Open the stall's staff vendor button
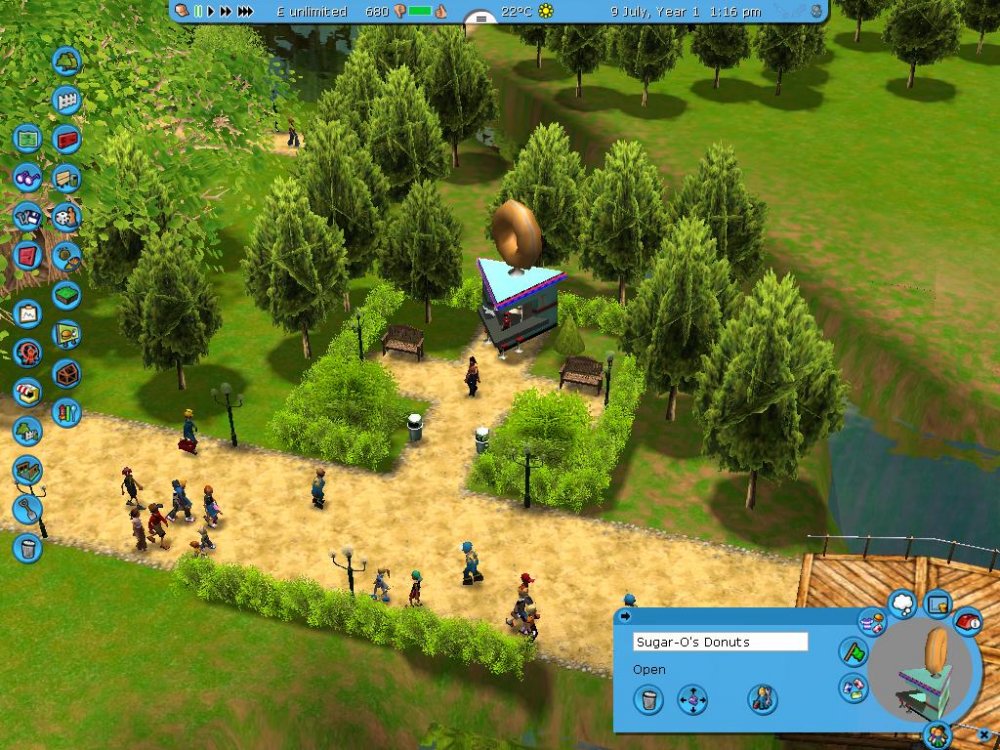 762,698
